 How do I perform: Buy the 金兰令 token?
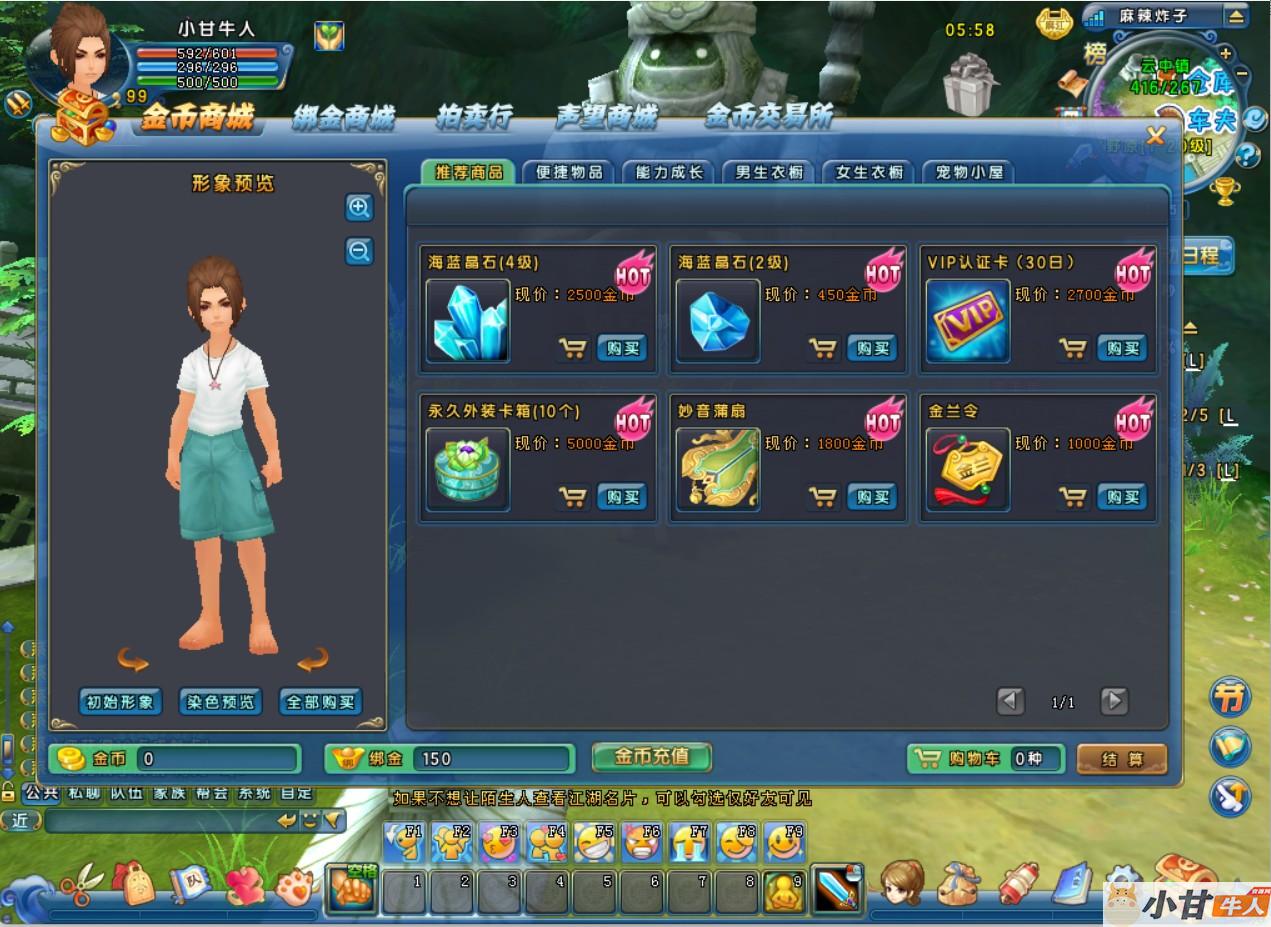(1122, 497)
